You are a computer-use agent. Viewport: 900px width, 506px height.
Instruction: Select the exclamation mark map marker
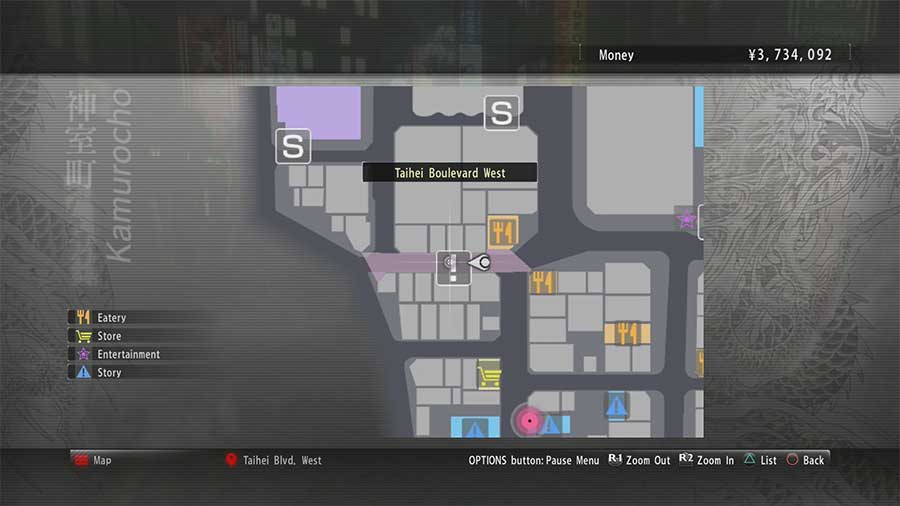click(452, 264)
